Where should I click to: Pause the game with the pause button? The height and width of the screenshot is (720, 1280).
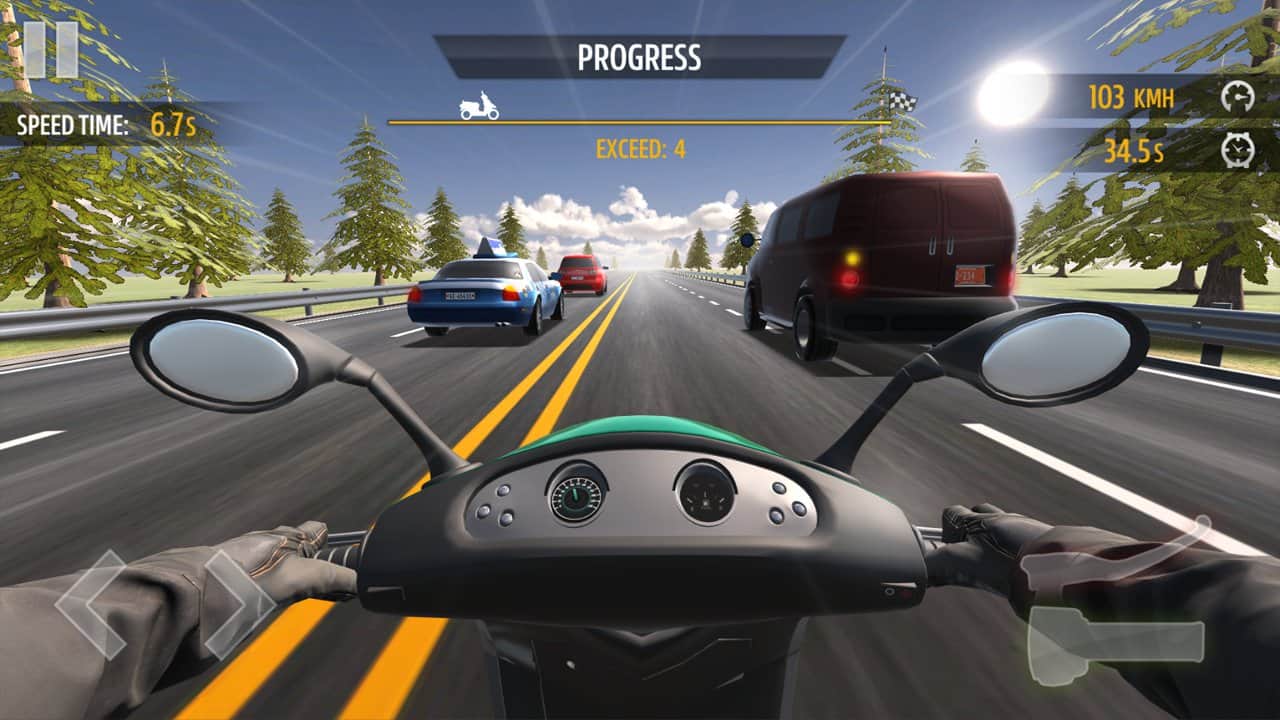(x=50, y=48)
